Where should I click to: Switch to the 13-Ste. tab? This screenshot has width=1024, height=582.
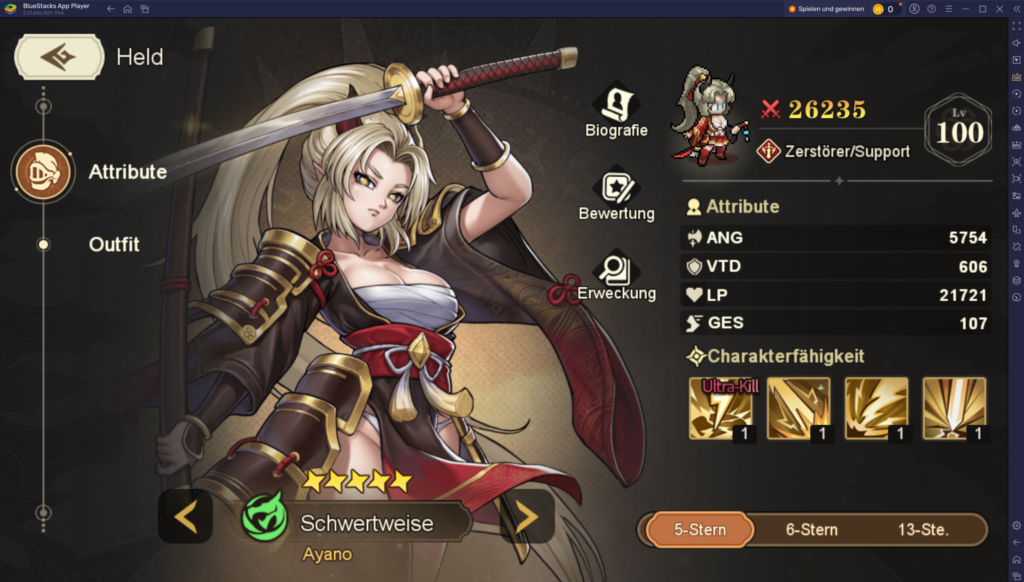point(923,529)
